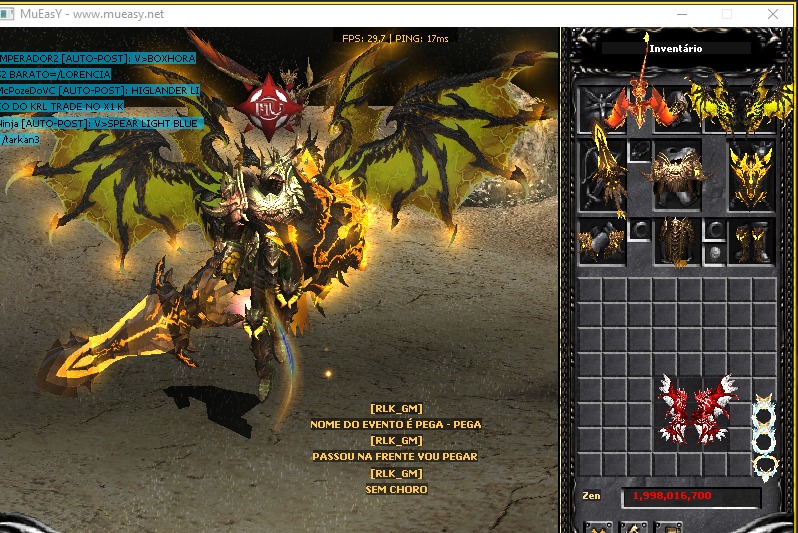Click the equipped golden pants slot
Image resolution: width=798 pixels, height=533 pixels.
pos(676,240)
